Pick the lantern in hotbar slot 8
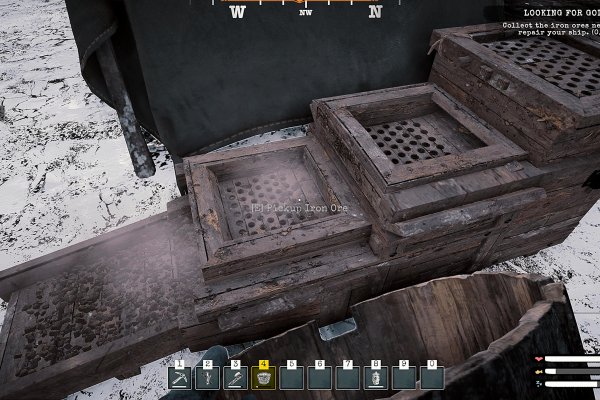This screenshot has width=600, height=400. click(376, 378)
